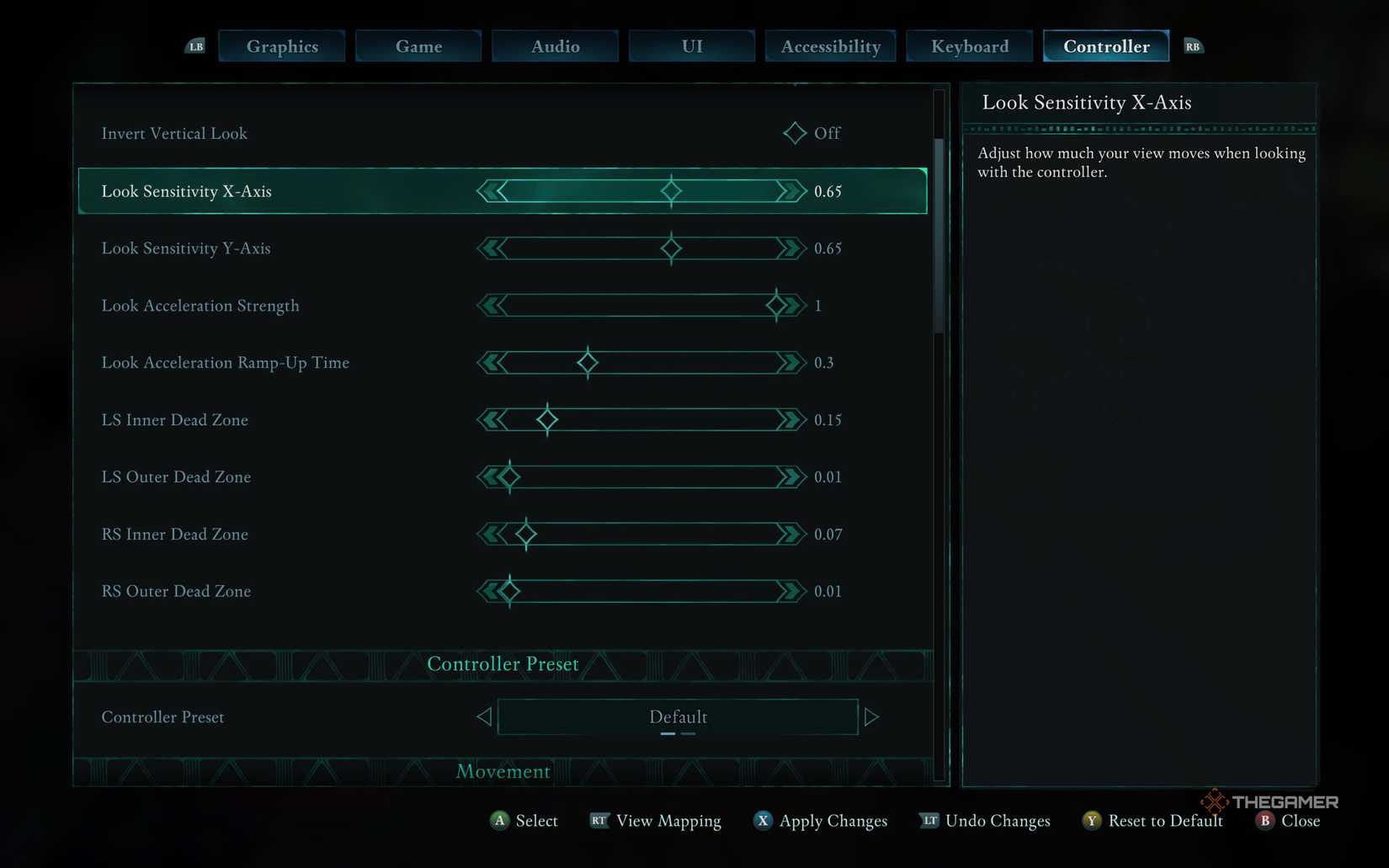Select previous Controller Preset option
The image size is (1389, 868).
point(484,716)
